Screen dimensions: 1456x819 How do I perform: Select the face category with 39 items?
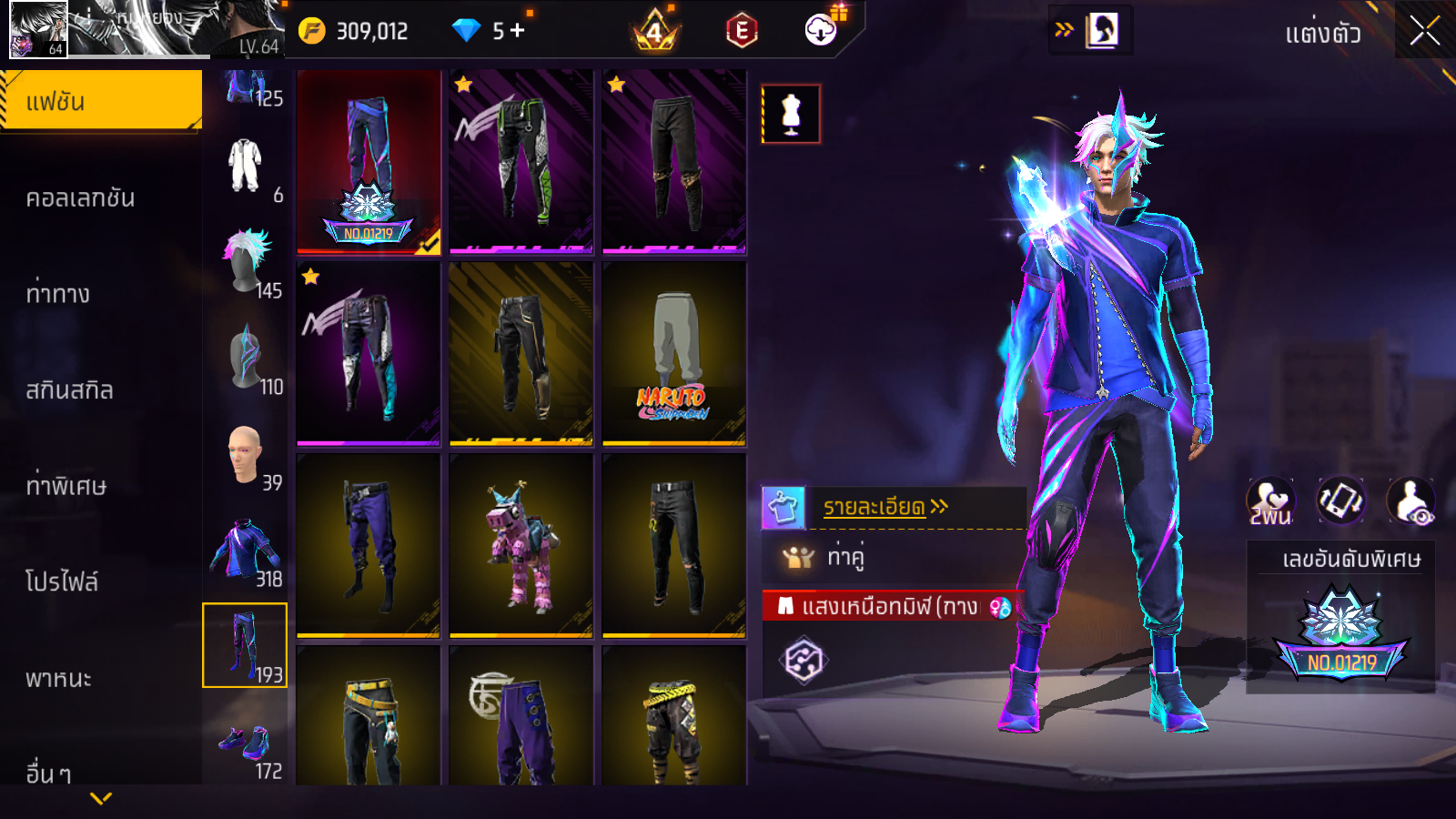coord(246,455)
